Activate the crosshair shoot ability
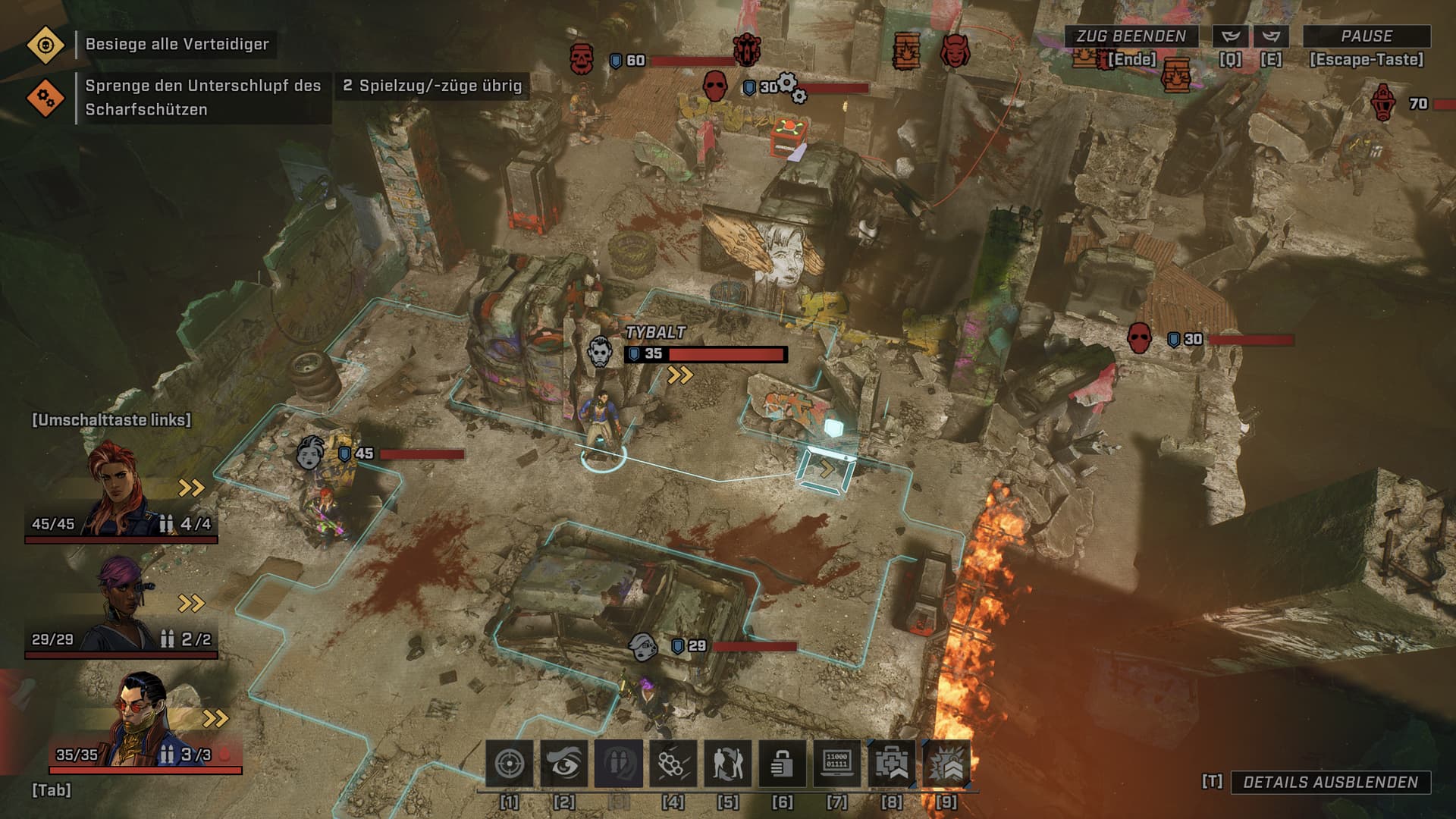The height and width of the screenshot is (819, 1456). point(510,764)
